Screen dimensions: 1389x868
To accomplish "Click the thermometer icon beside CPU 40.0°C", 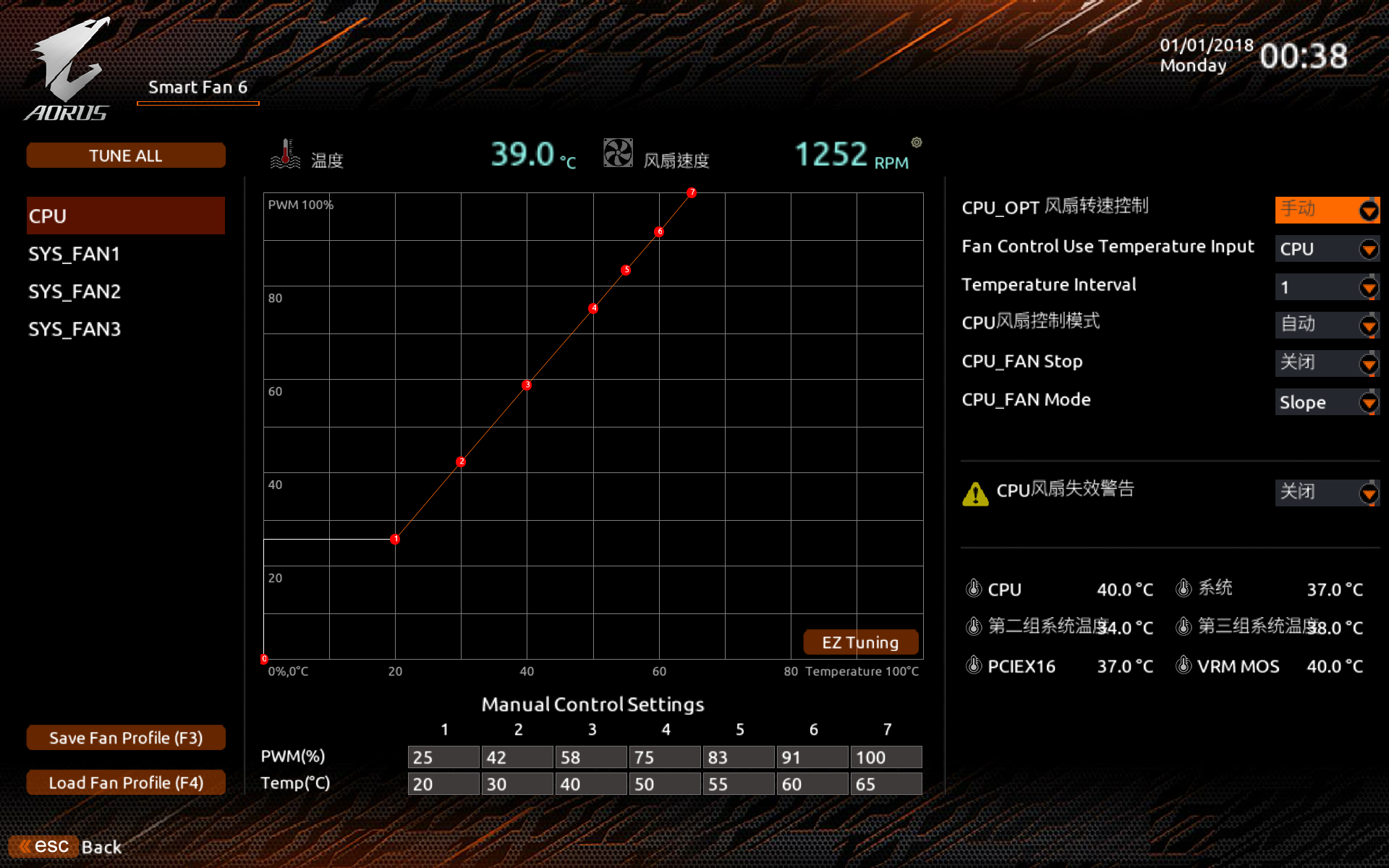I will point(975,589).
